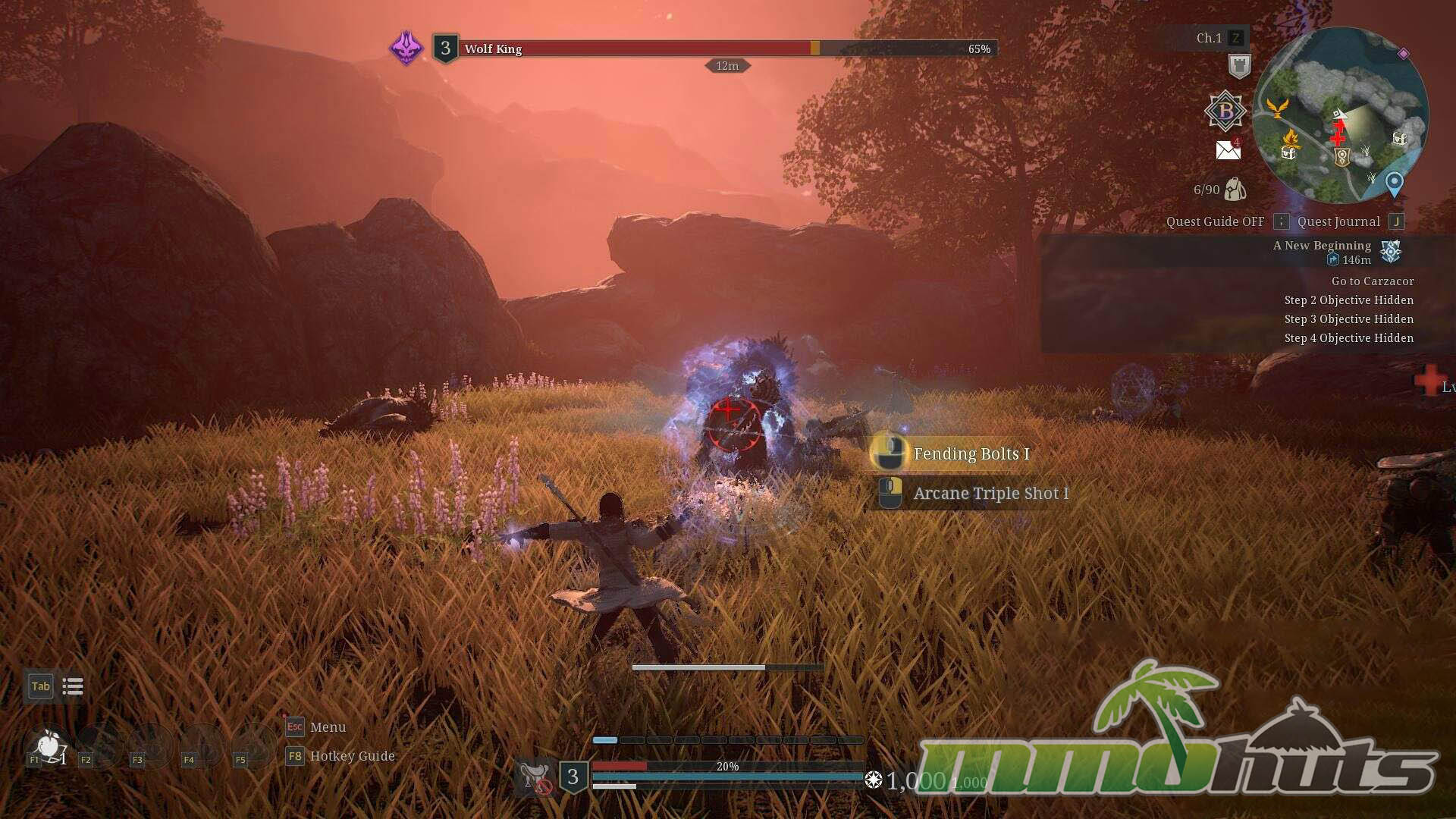Open the circular minimap
The height and width of the screenshot is (819, 1456).
click(1340, 115)
